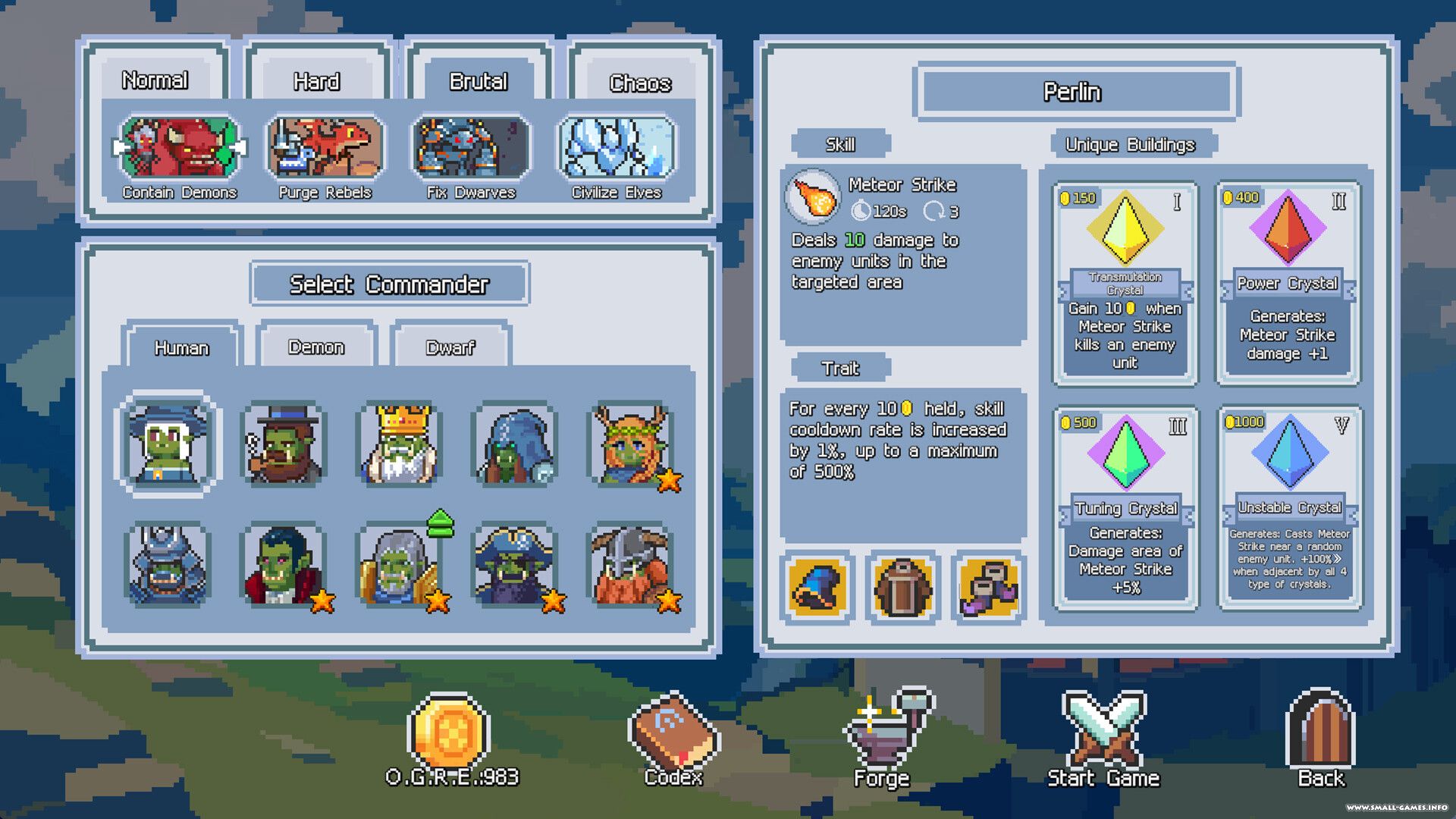
Task: Open the Codex book
Action: click(673, 737)
